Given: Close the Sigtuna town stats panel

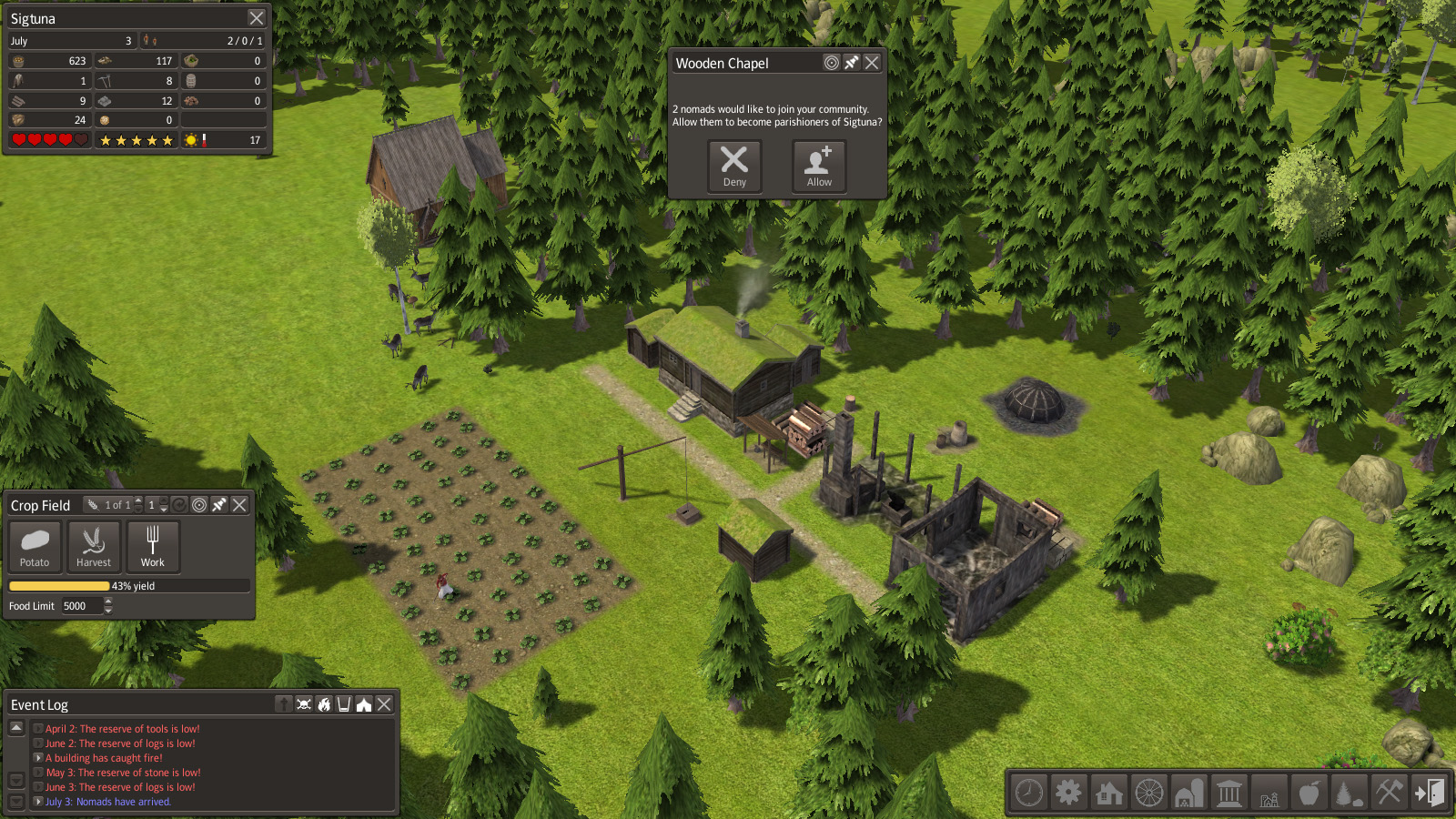Looking at the screenshot, I should (x=257, y=18).
